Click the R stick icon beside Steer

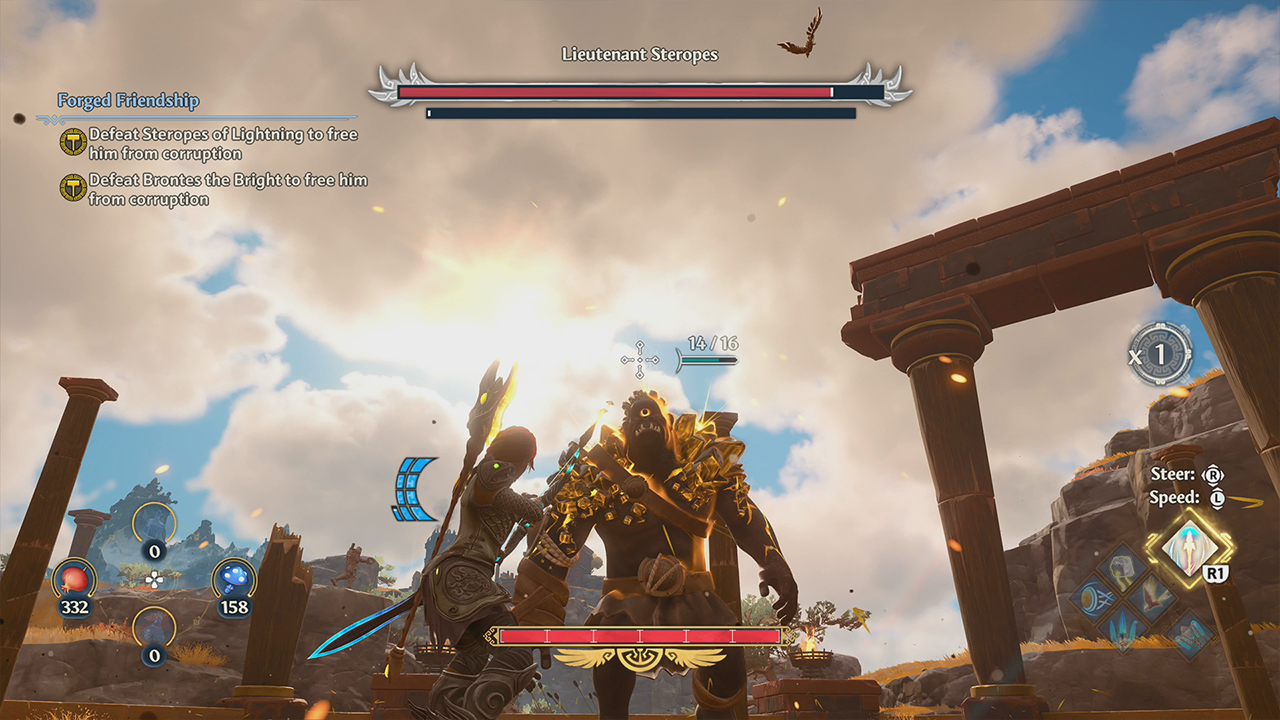click(1215, 476)
